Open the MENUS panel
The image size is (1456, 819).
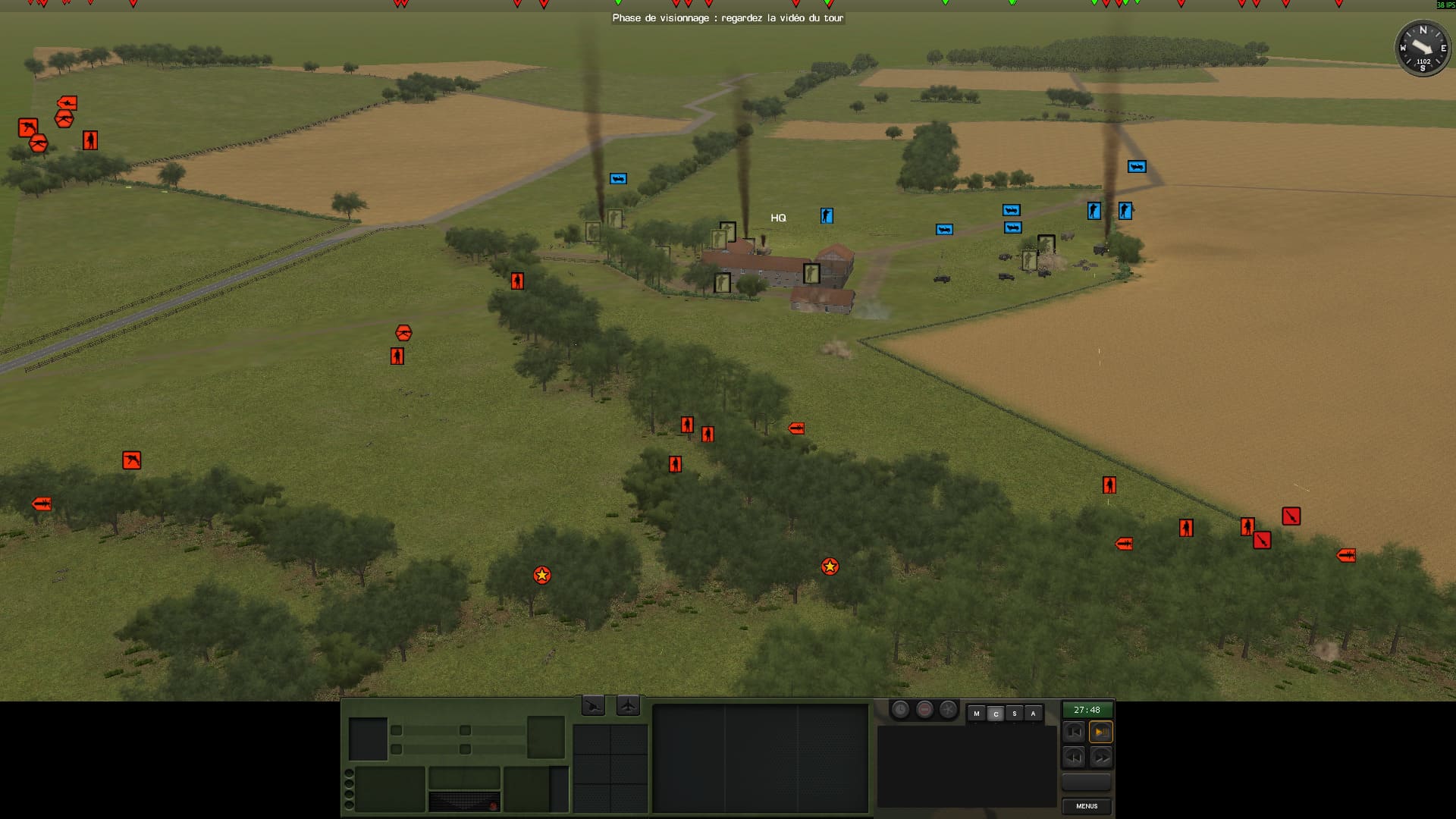pyautogui.click(x=1086, y=806)
